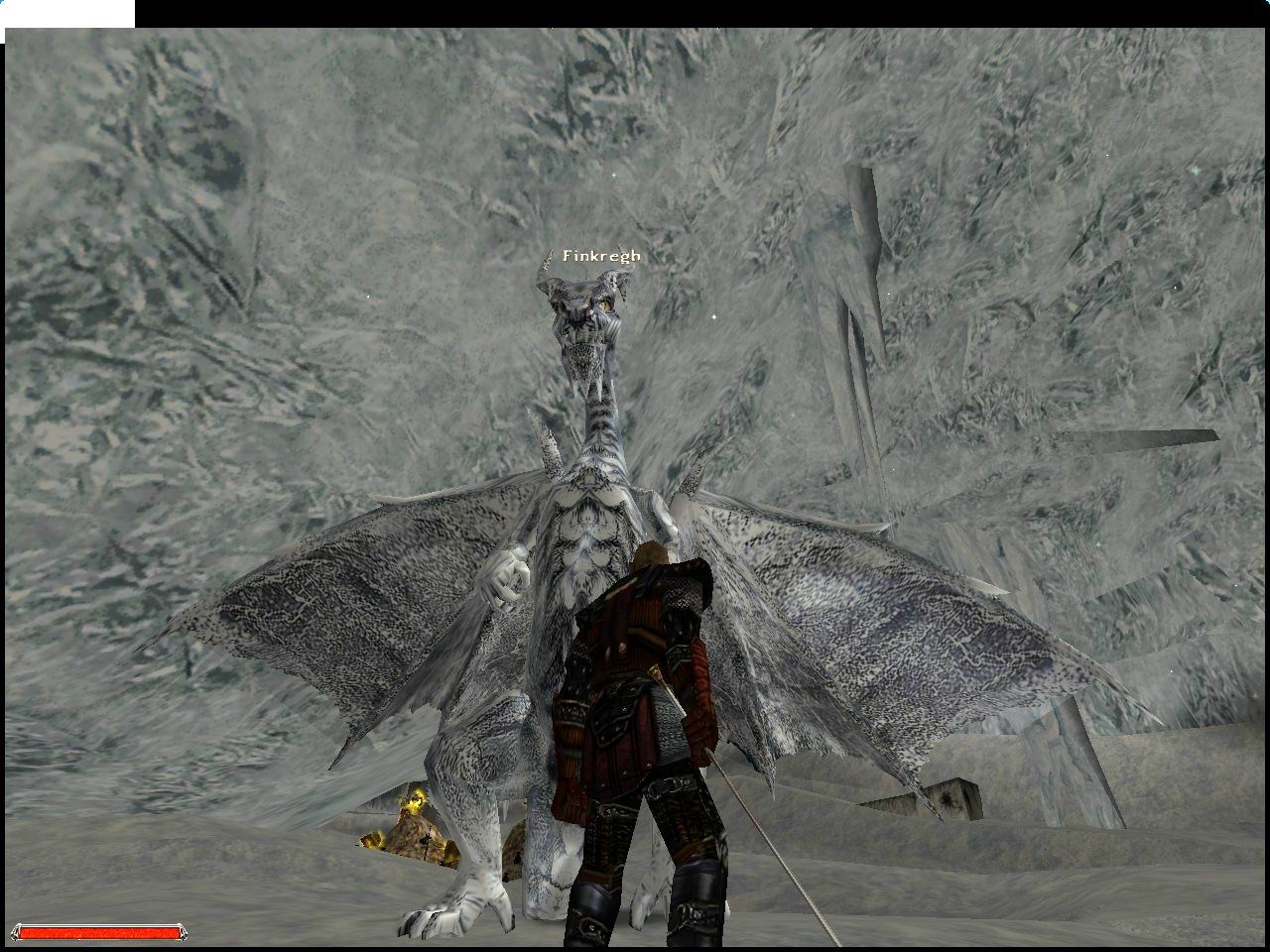Click the white window remnant in the top-left corner
Viewport: 1270px width, 952px height.
point(69,13)
